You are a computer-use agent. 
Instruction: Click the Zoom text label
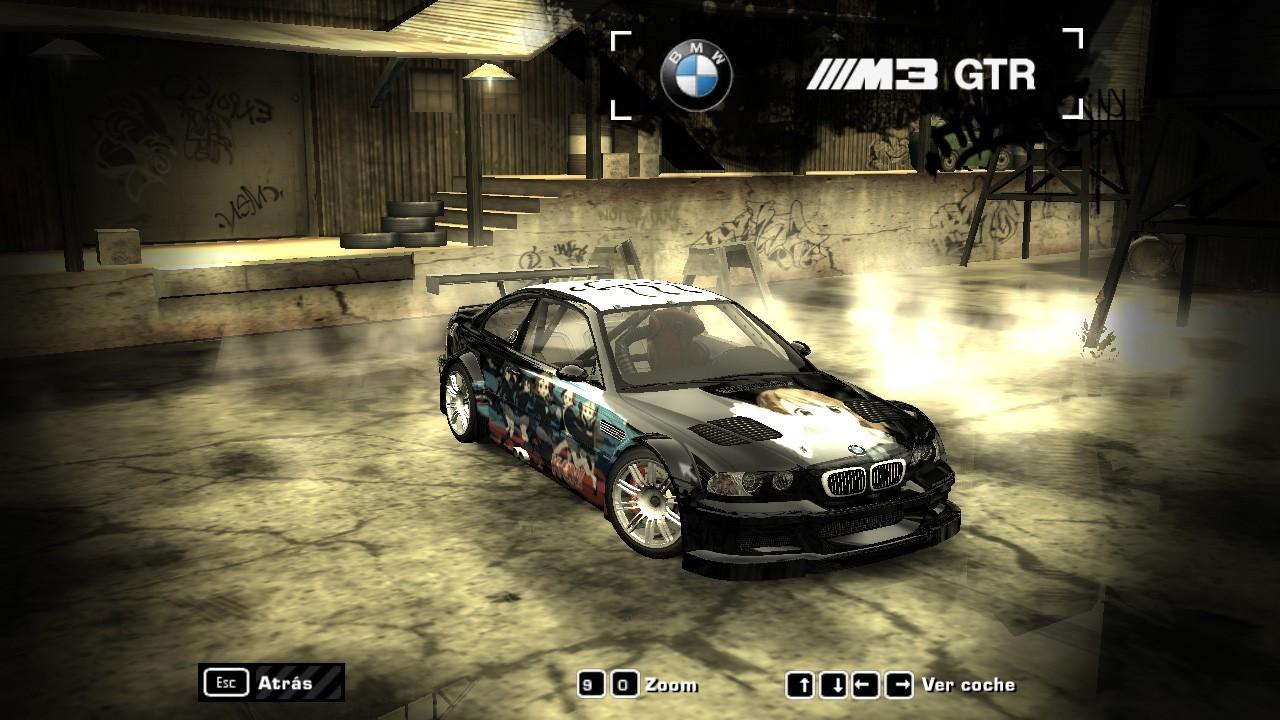(x=672, y=685)
